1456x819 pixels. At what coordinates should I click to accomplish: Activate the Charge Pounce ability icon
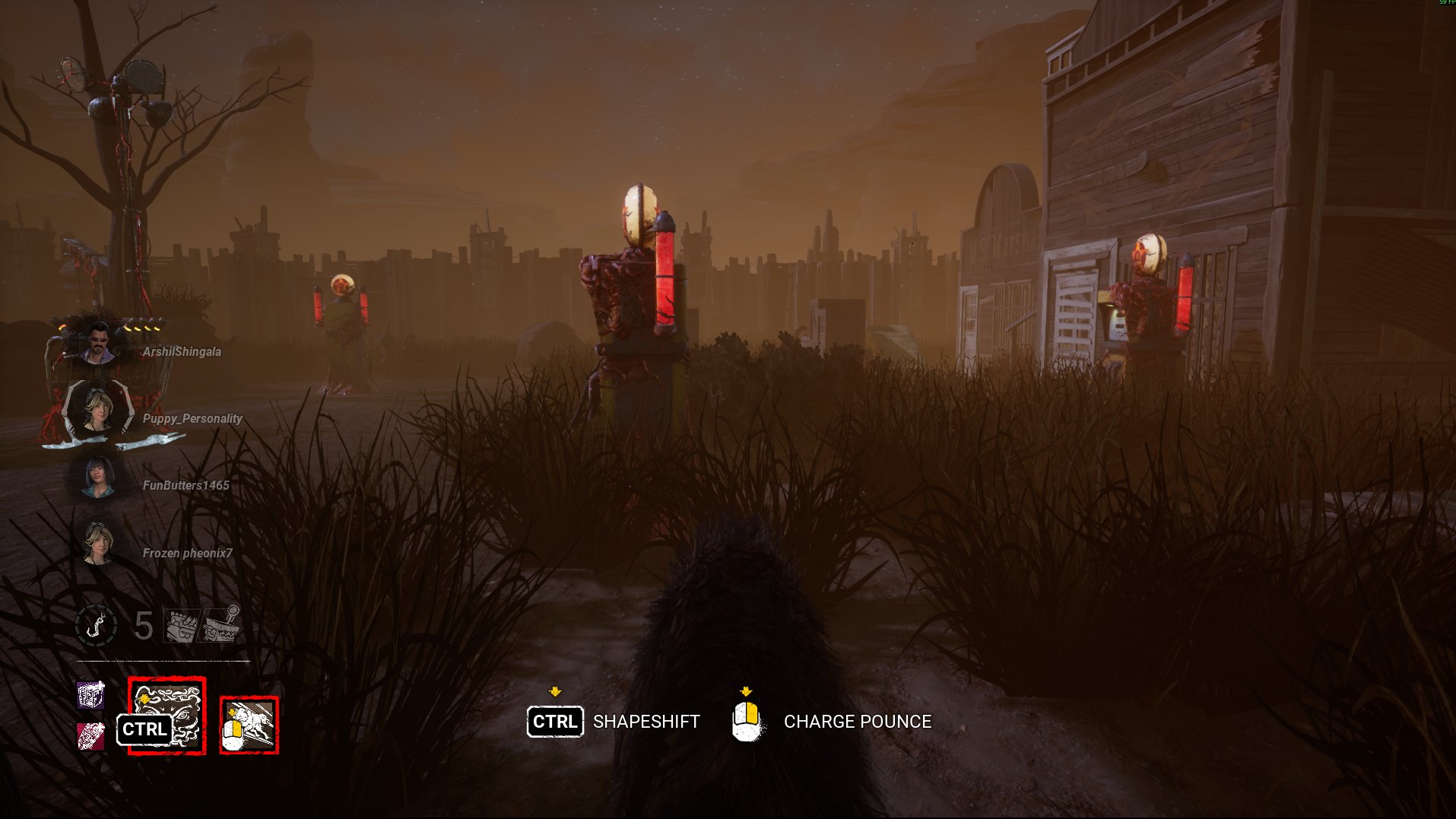[x=249, y=725]
